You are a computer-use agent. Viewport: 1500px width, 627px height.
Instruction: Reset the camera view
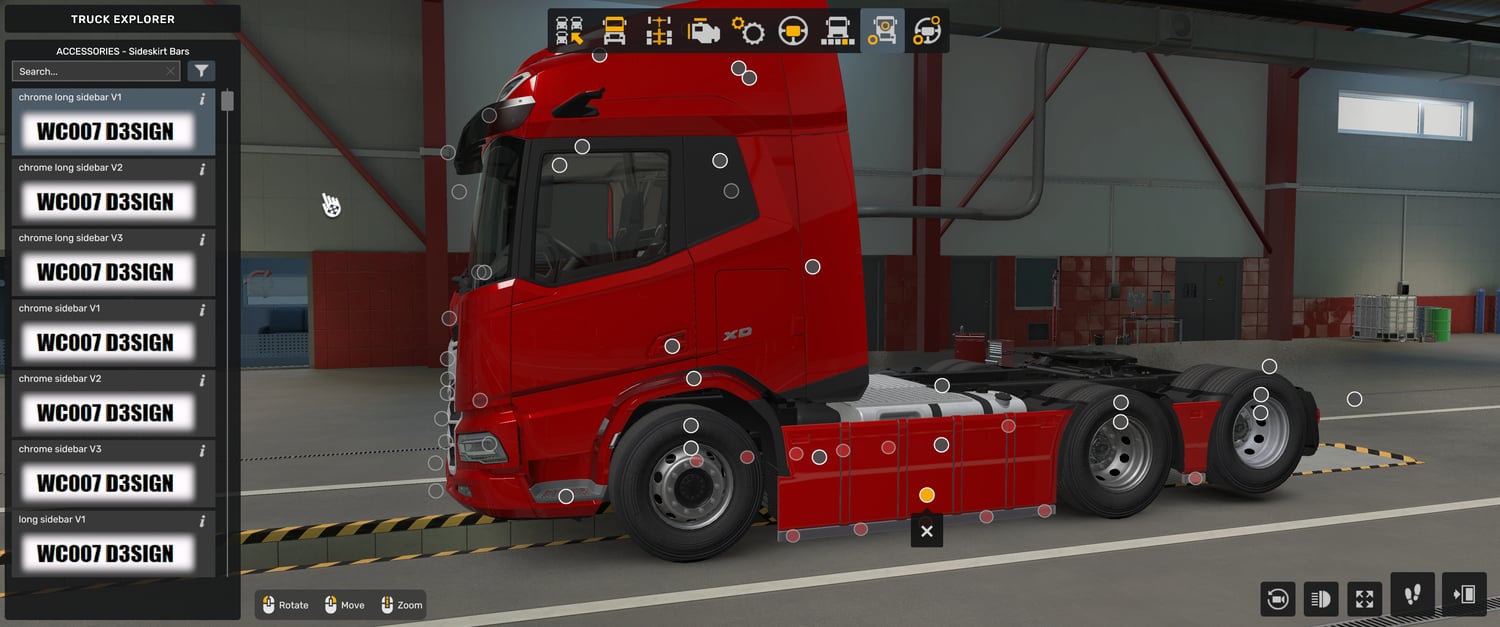pos(1277,599)
